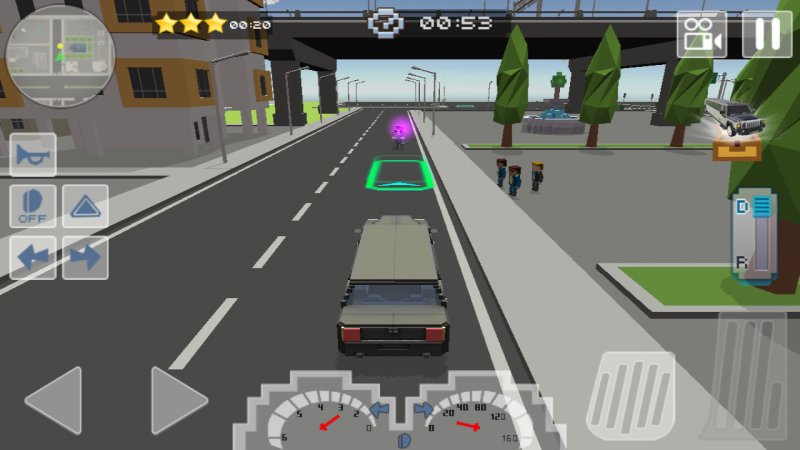Pause the game
This screenshot has width=800, height=450.
[x=766, y=34]
